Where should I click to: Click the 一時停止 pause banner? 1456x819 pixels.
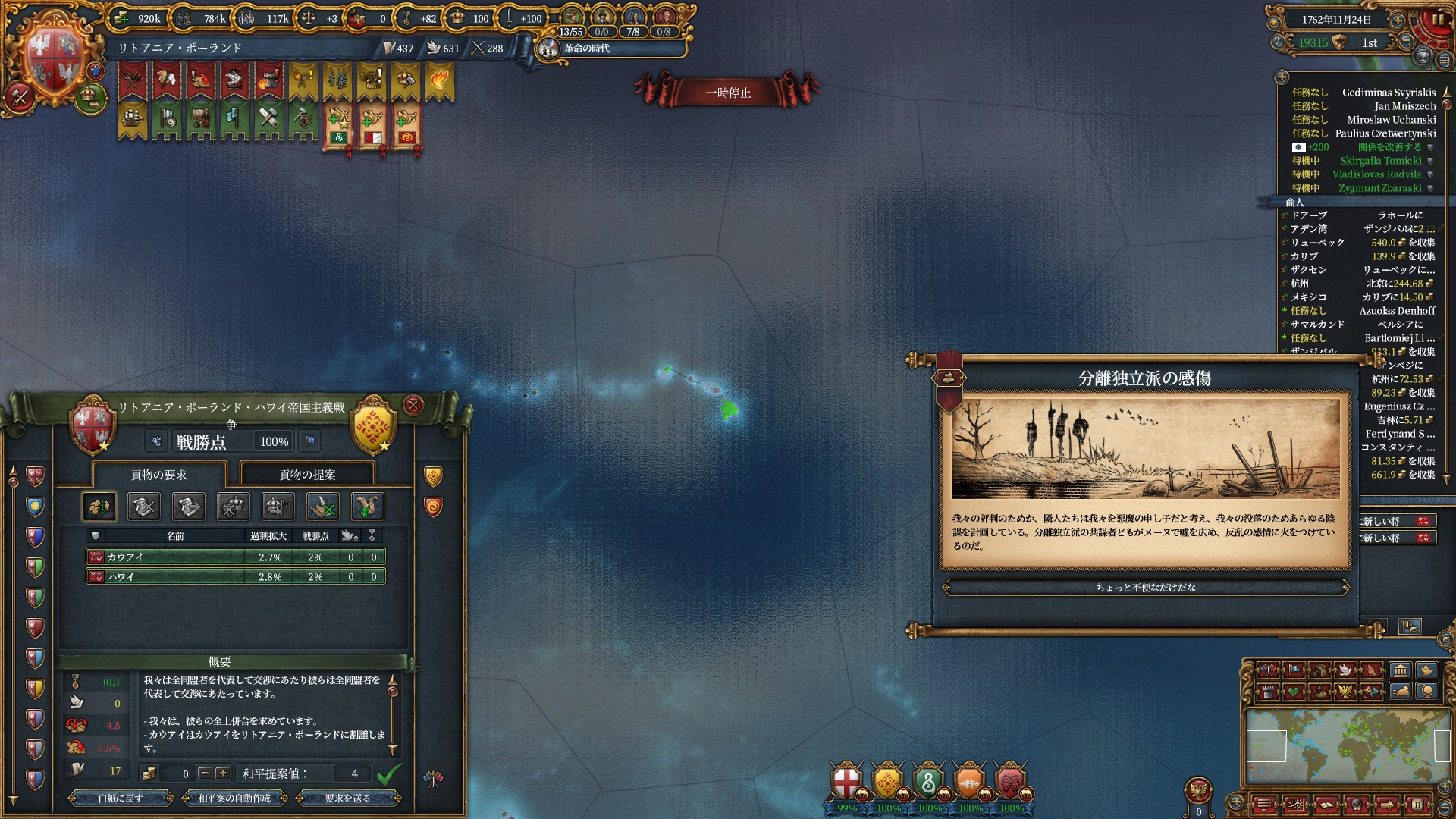point(727,93)
